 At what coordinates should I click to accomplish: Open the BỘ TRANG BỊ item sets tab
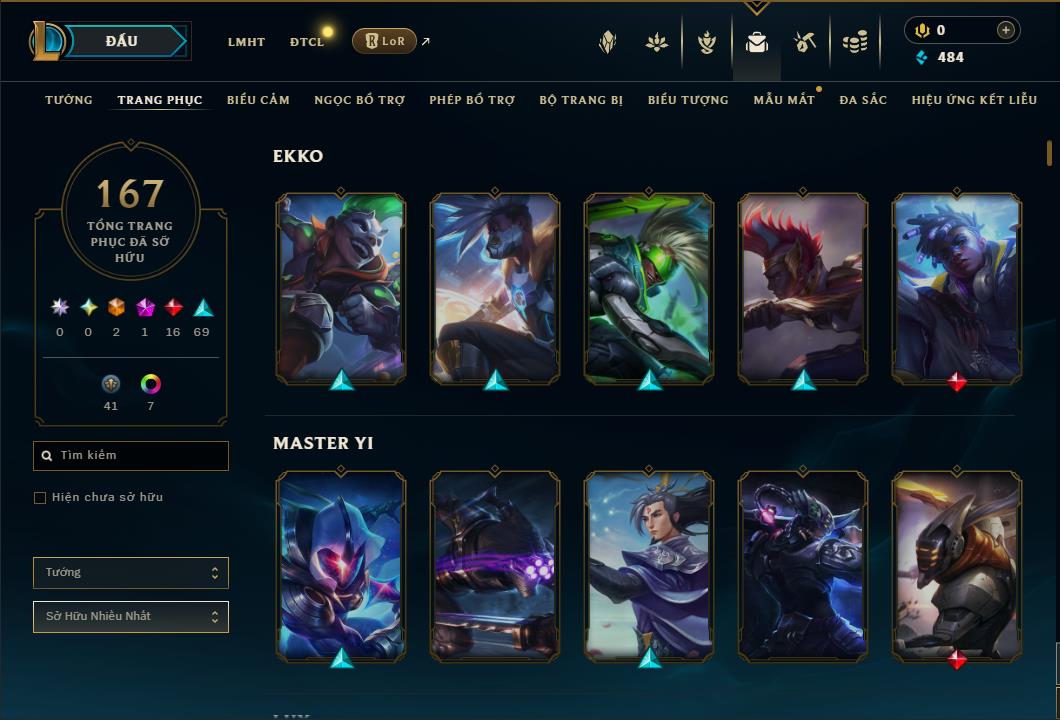(581, 100)
